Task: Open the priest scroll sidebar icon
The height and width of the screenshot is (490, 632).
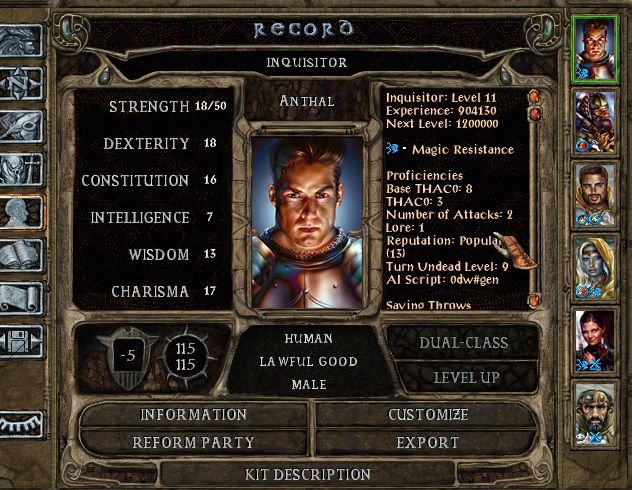Action: (20, 298)
